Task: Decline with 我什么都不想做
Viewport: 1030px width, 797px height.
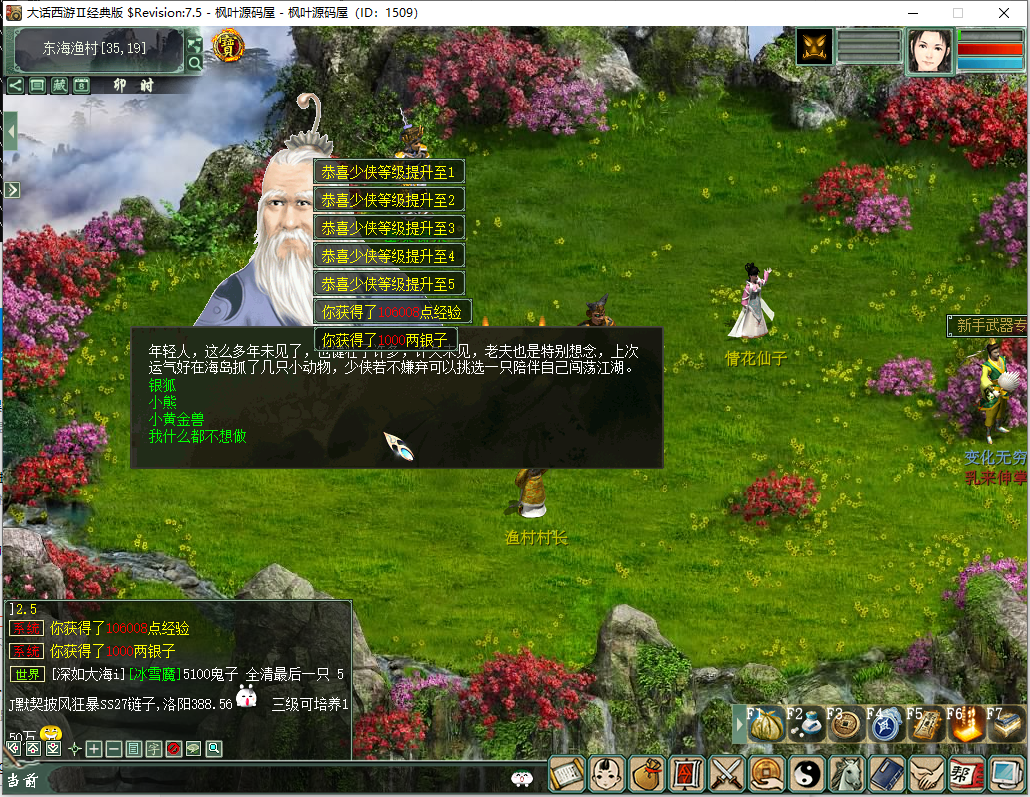Action: [197, 436]
